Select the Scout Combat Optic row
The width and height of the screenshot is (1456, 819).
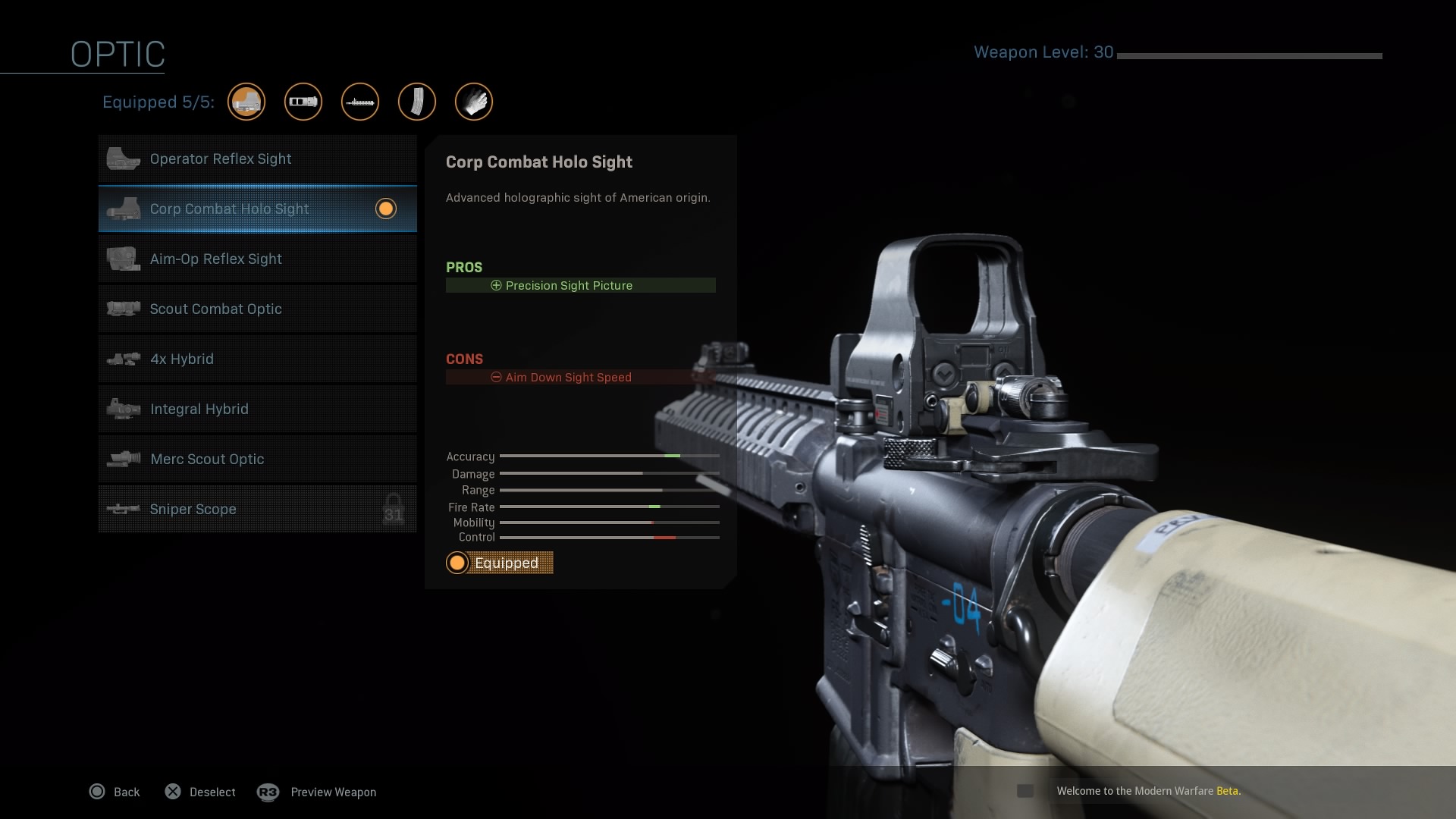tap(257, 309)
